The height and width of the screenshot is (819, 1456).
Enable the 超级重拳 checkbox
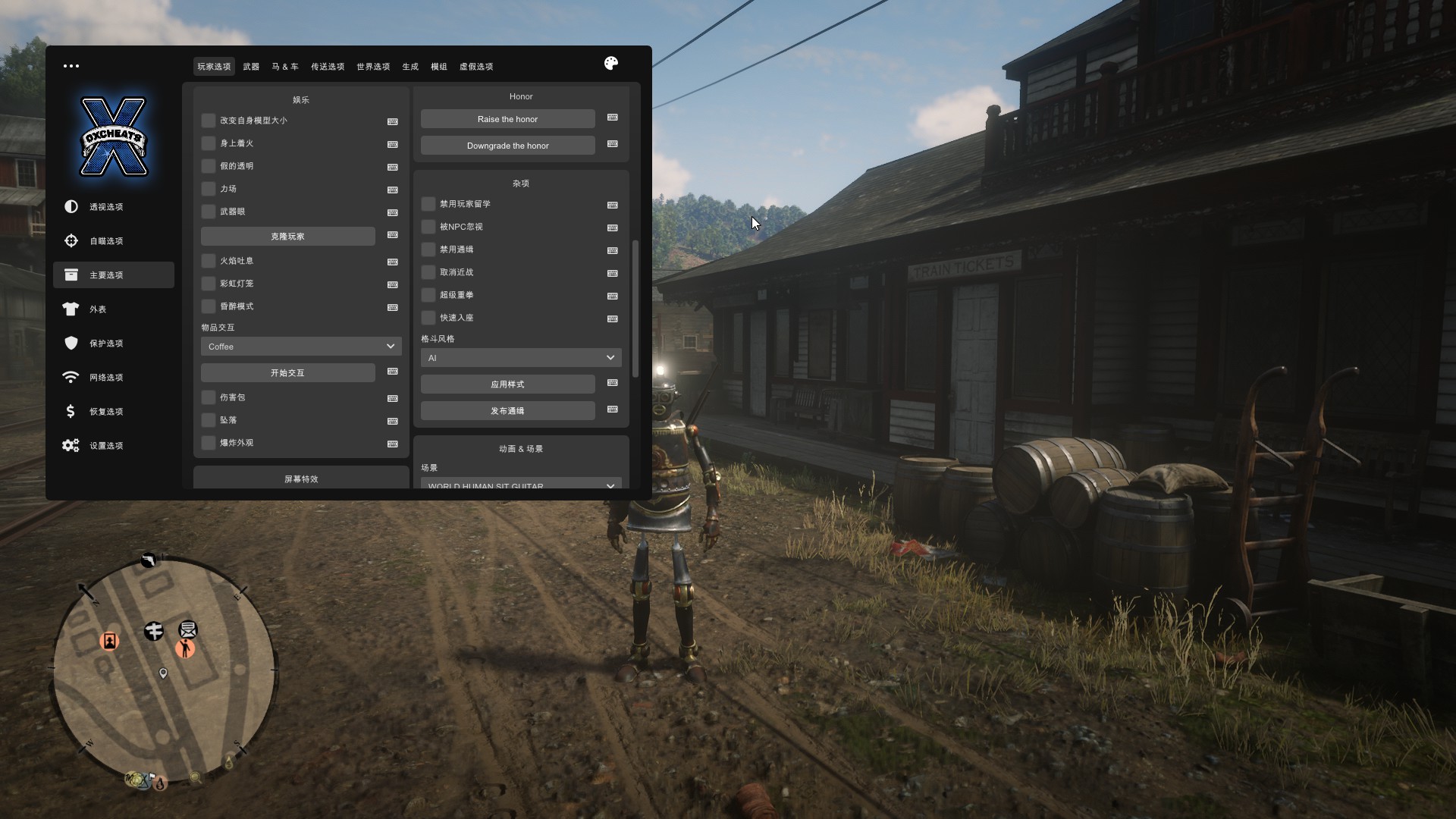coord(428,295)
